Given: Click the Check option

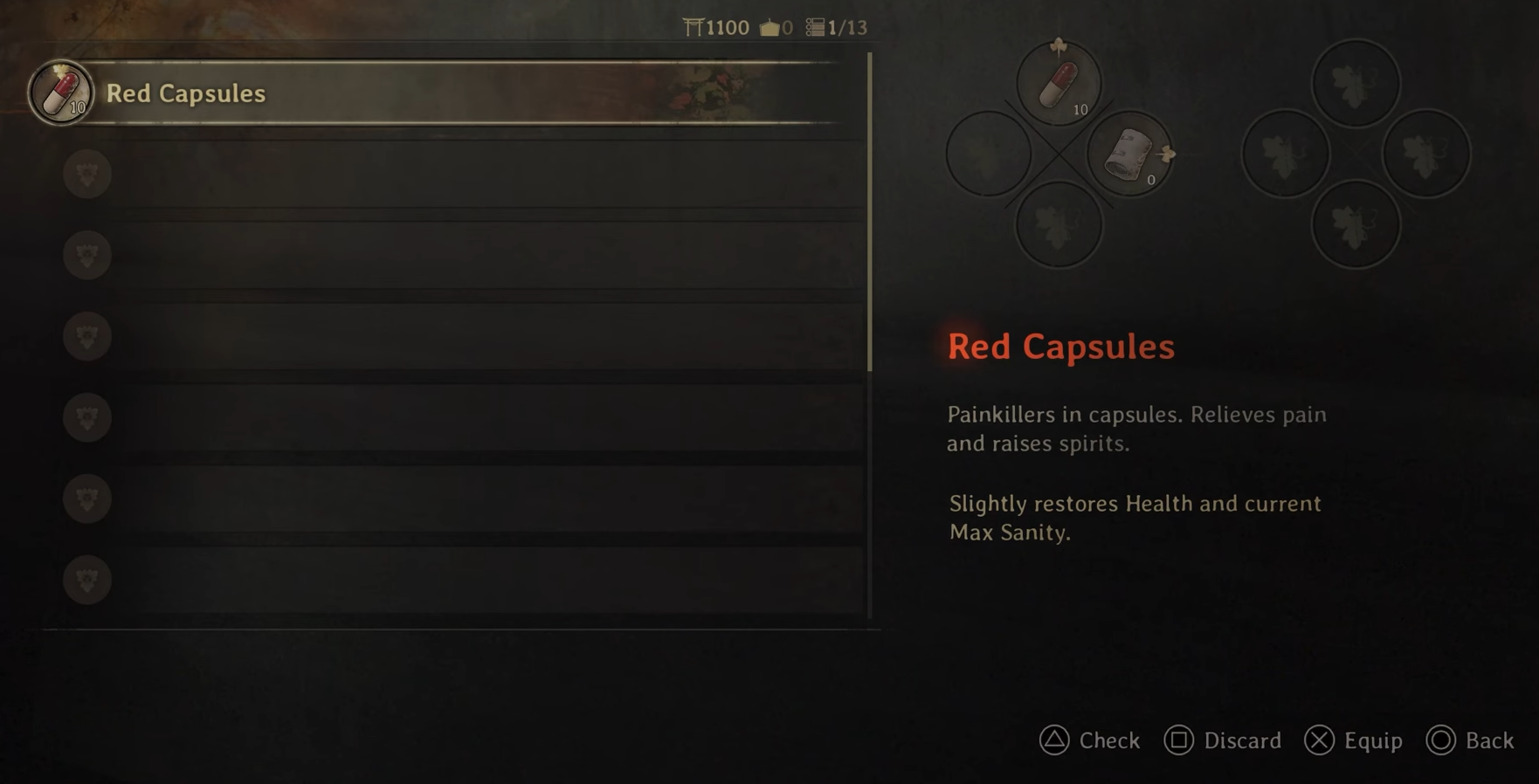Looking at the screenshot, I should (1090, 740).
